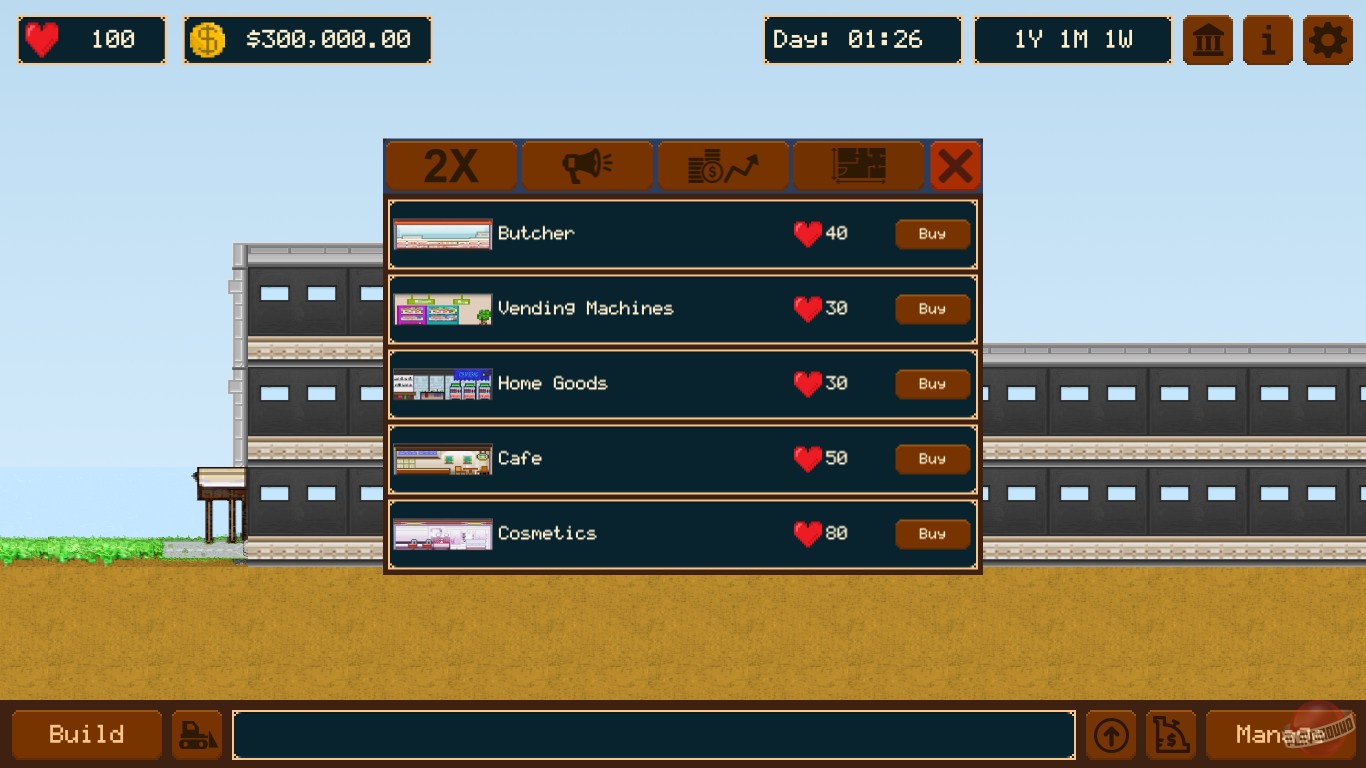
Task: Click the empty text field at the bottom
Action: pos(654,734)
